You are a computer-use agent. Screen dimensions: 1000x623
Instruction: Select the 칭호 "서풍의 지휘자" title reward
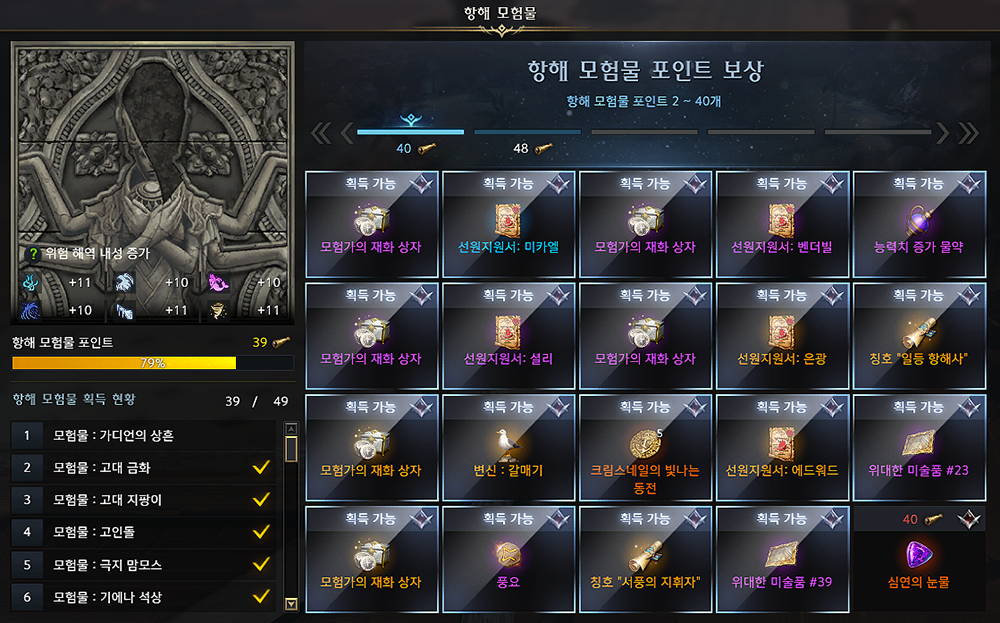pyautogui.click(x=645, y=558)
